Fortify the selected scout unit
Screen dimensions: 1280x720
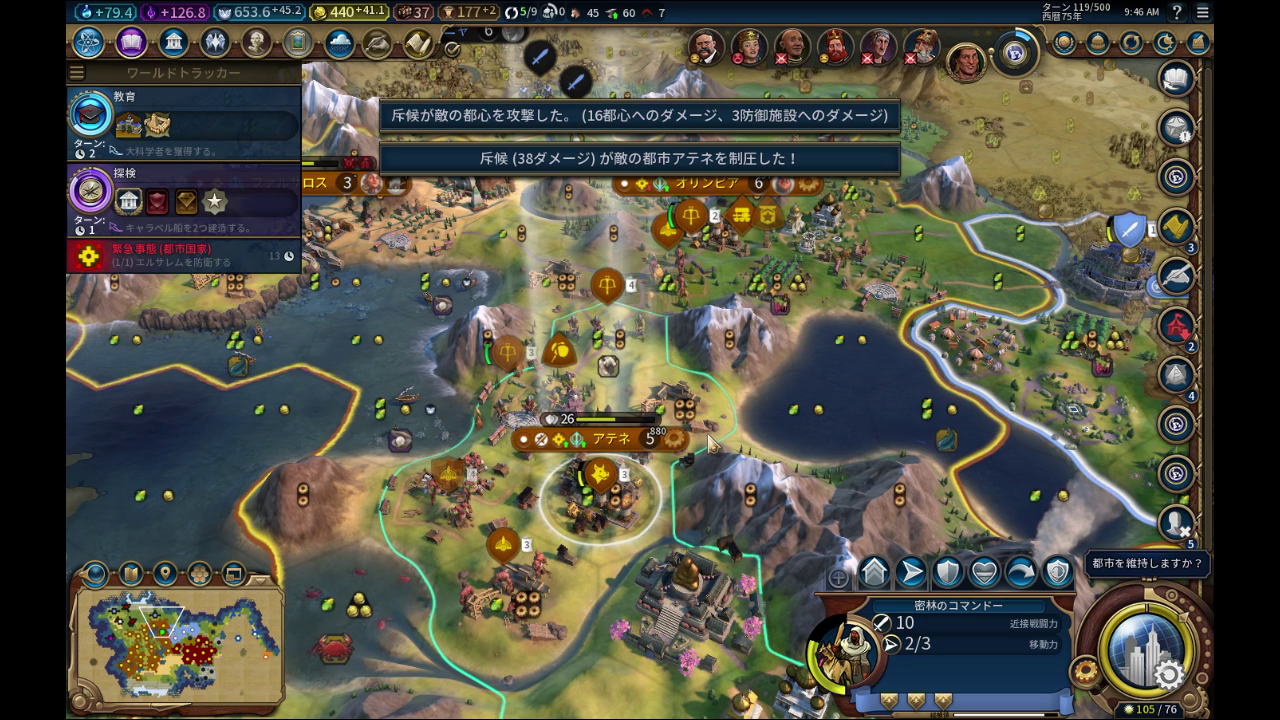click(x=947, y=572)
